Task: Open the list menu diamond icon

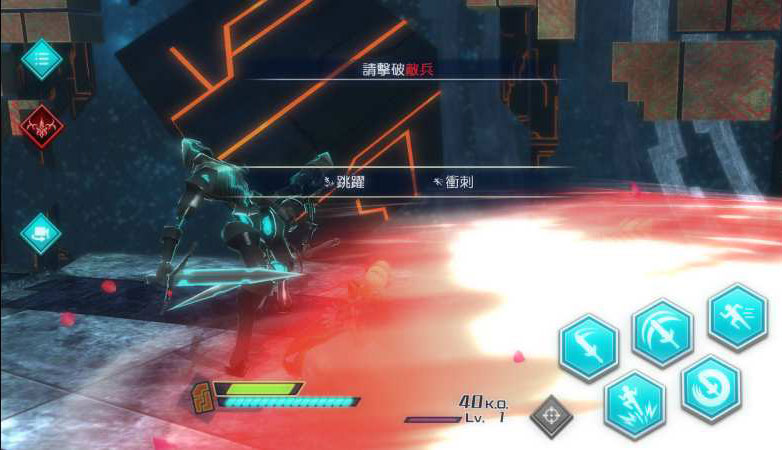Action: 42,60
